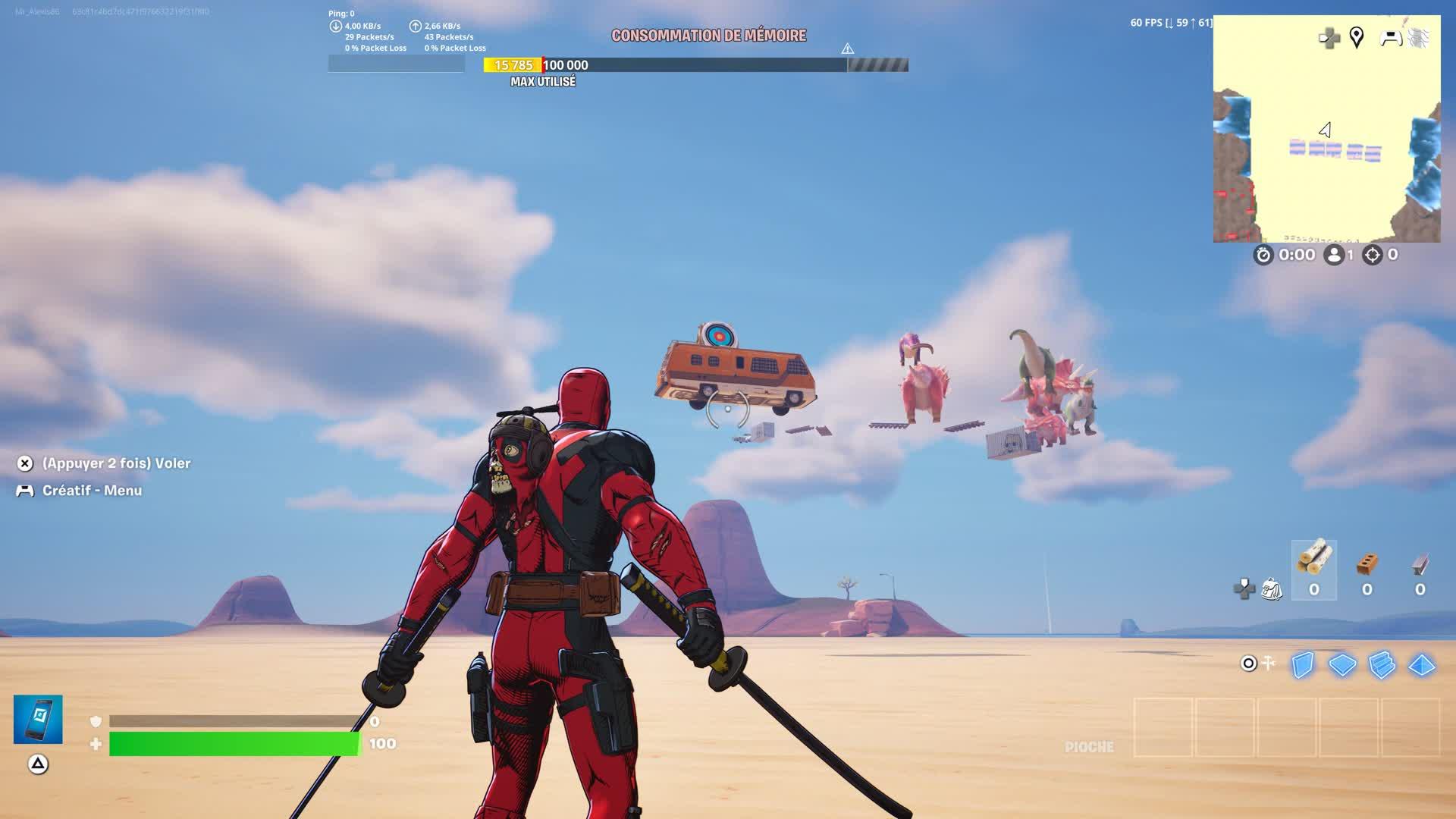This screenshot has height=819, width=1456.
Task: Choose the stairs building piece
Action: click(x=1382, y=665)
